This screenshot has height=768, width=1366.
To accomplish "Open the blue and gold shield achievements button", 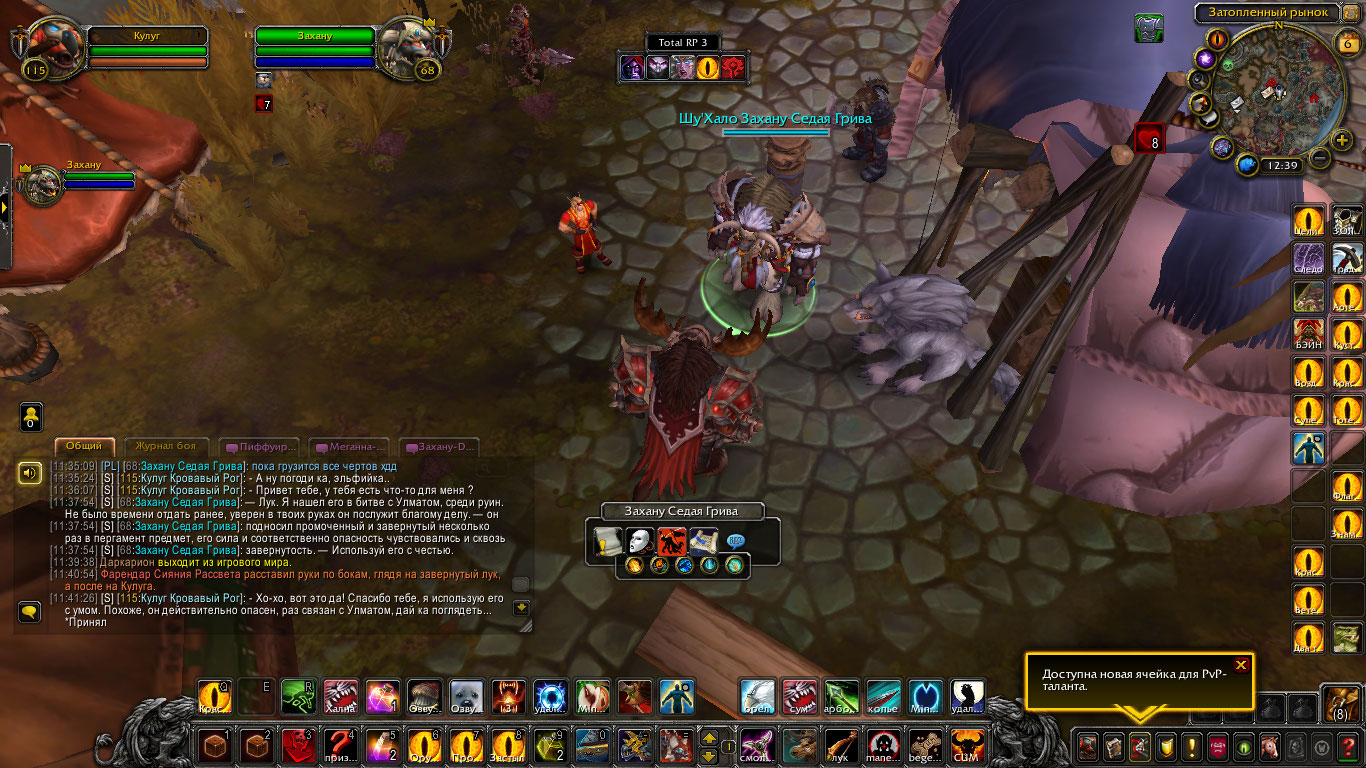I will point(1165,746).
